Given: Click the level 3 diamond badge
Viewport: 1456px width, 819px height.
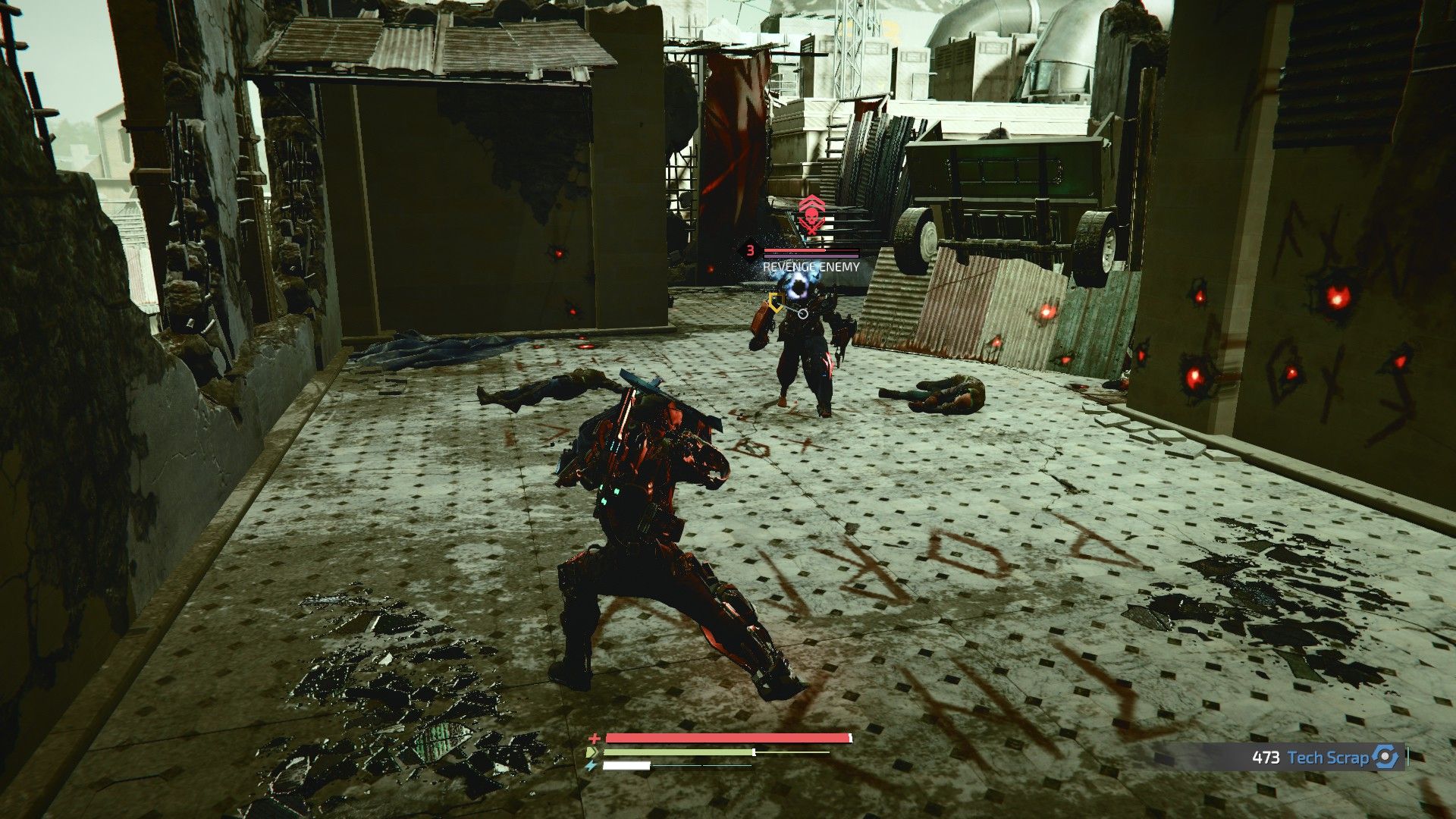Looking at the screenshot, I should tap(750, 250).
